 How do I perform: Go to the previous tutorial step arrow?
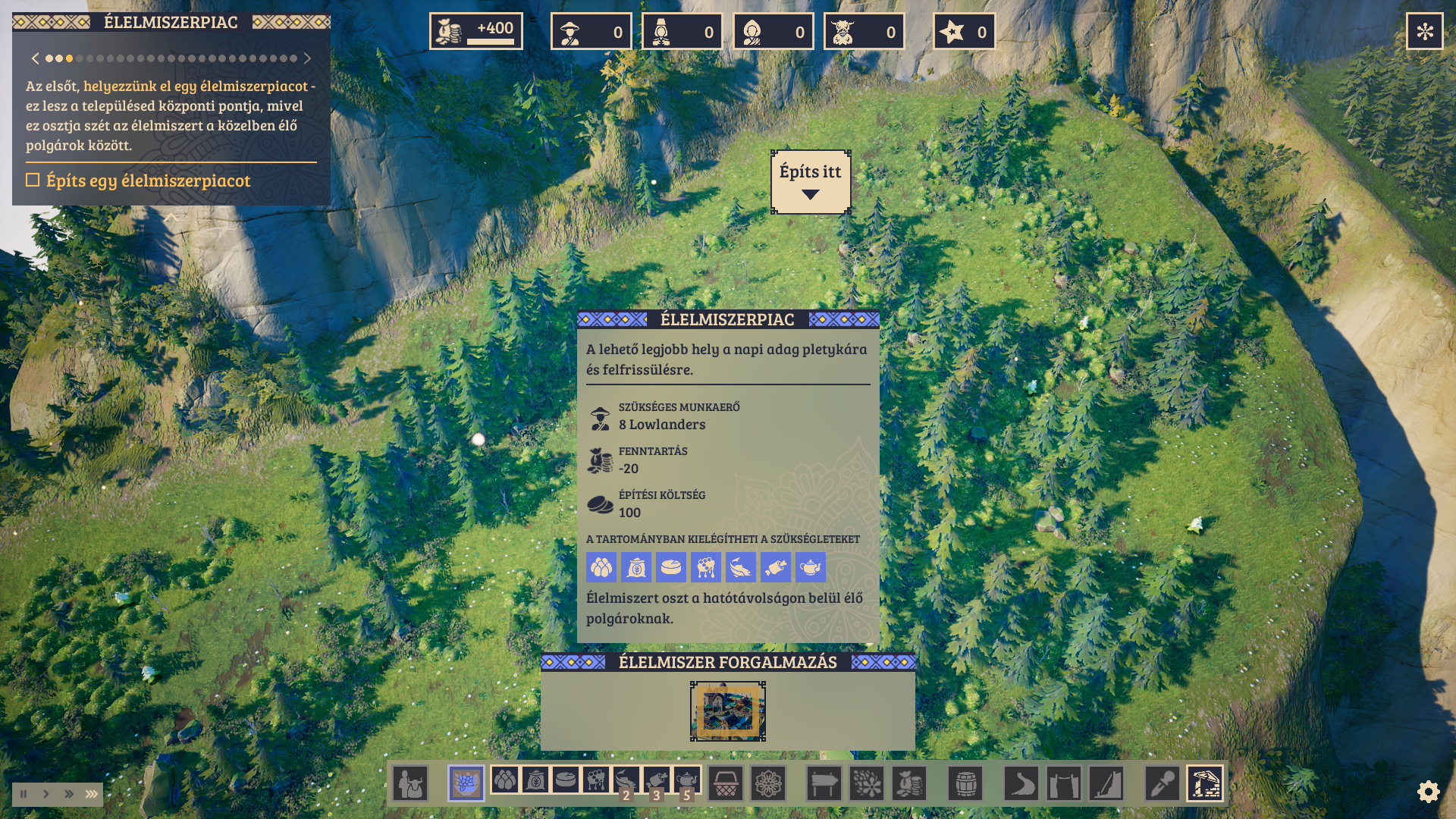[35, 58]
